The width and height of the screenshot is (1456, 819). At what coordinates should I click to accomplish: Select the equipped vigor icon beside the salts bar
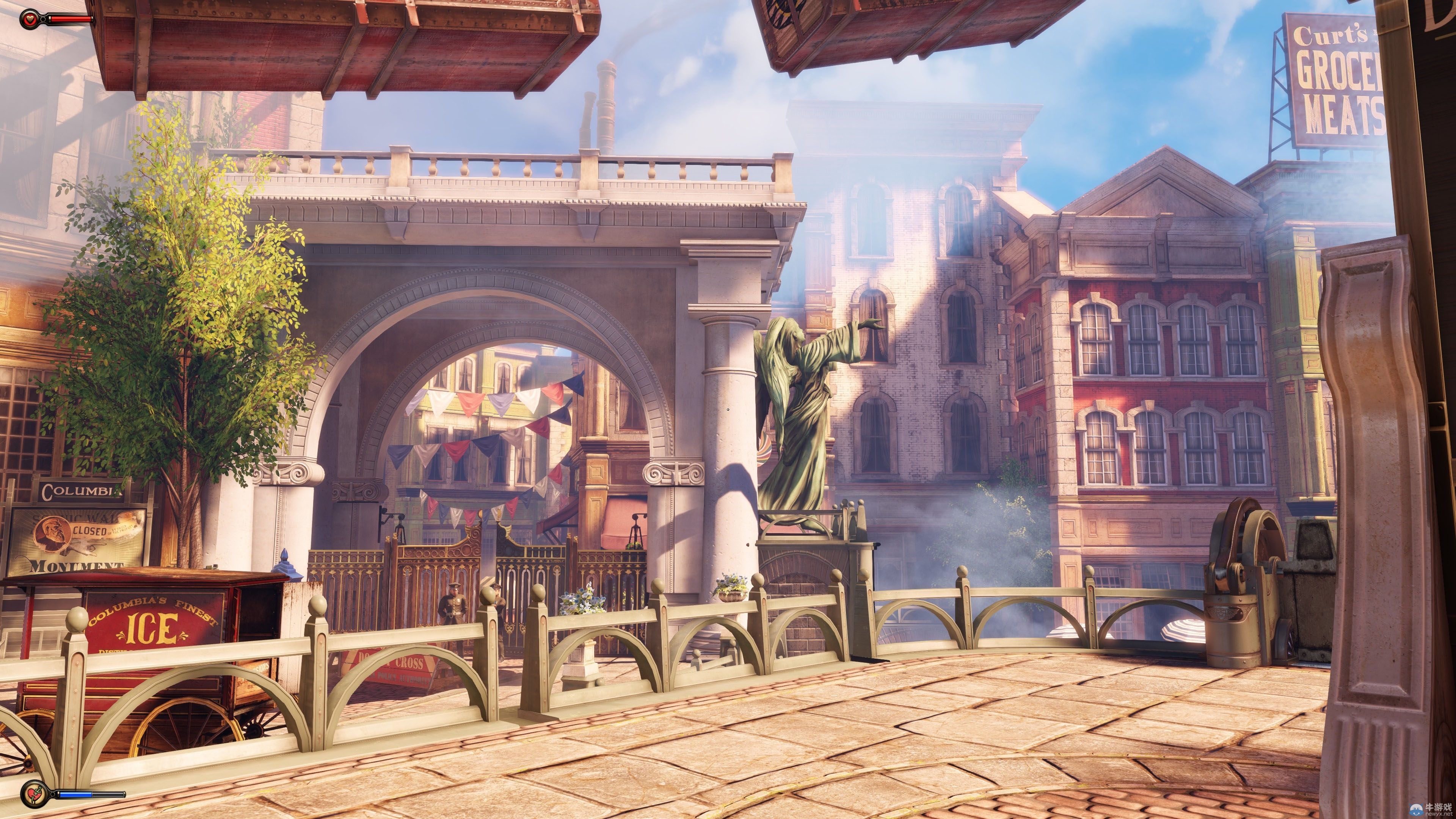(31, 794)
